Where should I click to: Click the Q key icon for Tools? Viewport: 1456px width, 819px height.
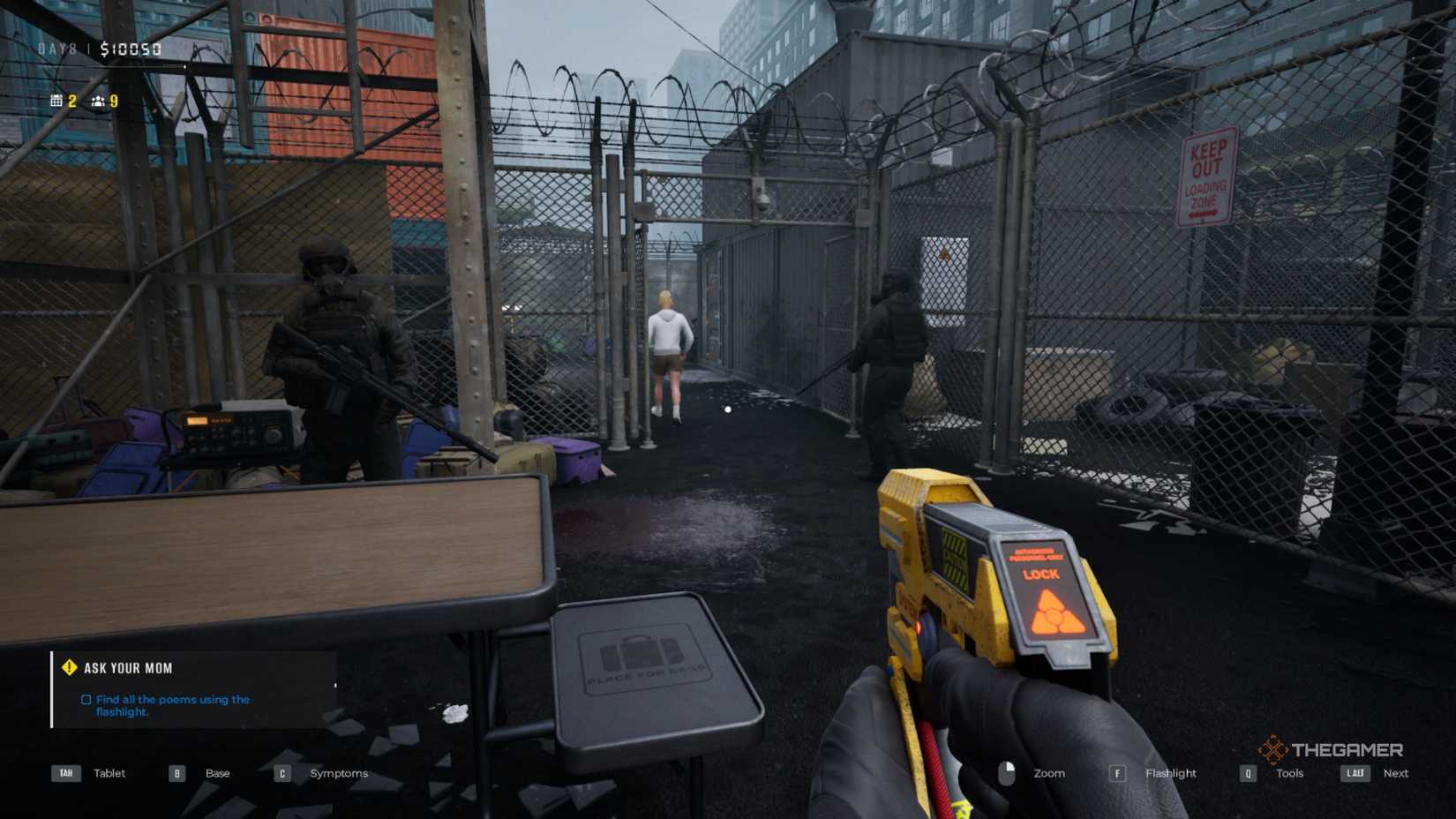click(1247, 772)
